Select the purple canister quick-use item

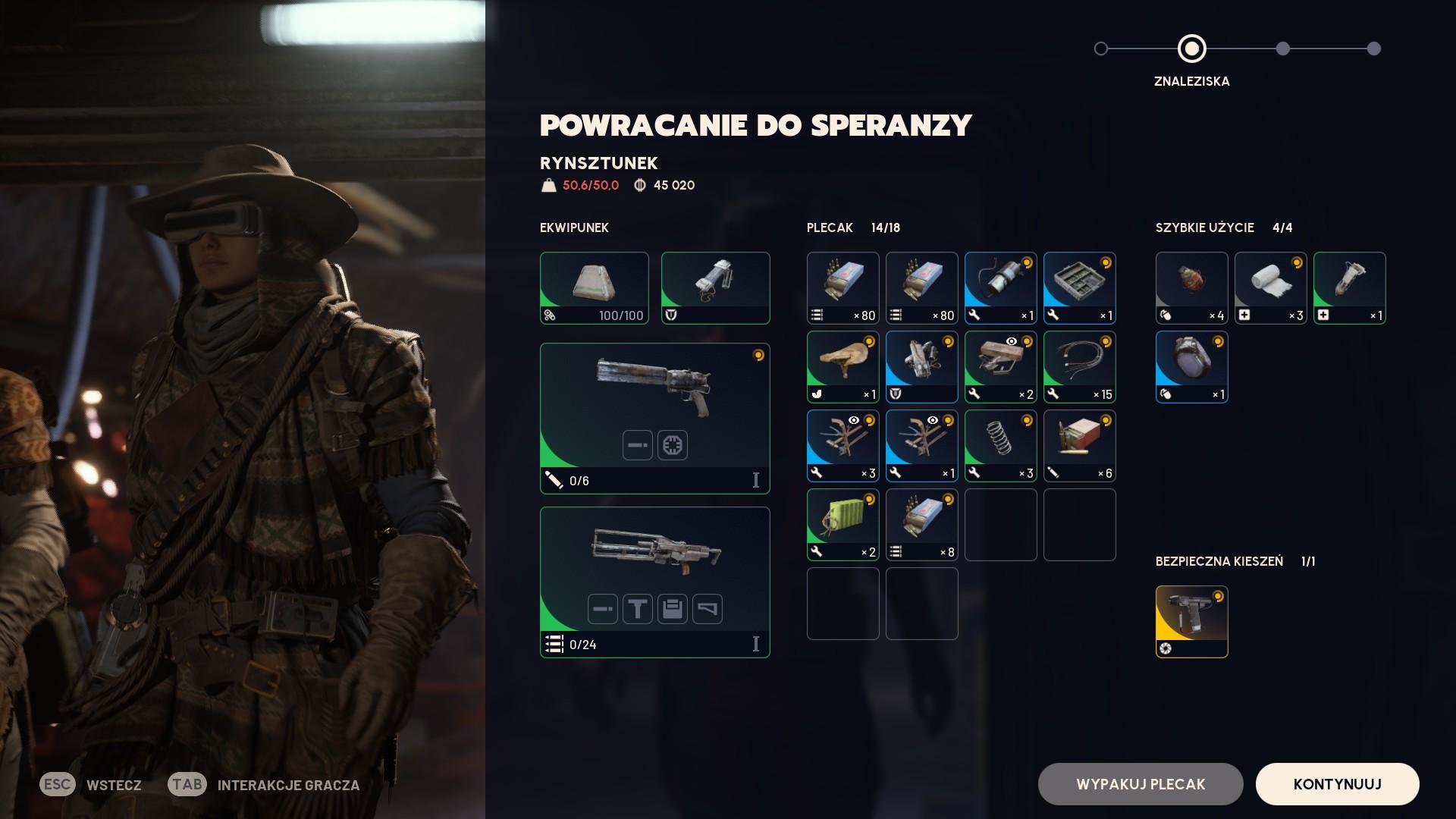coord(1191,367)
